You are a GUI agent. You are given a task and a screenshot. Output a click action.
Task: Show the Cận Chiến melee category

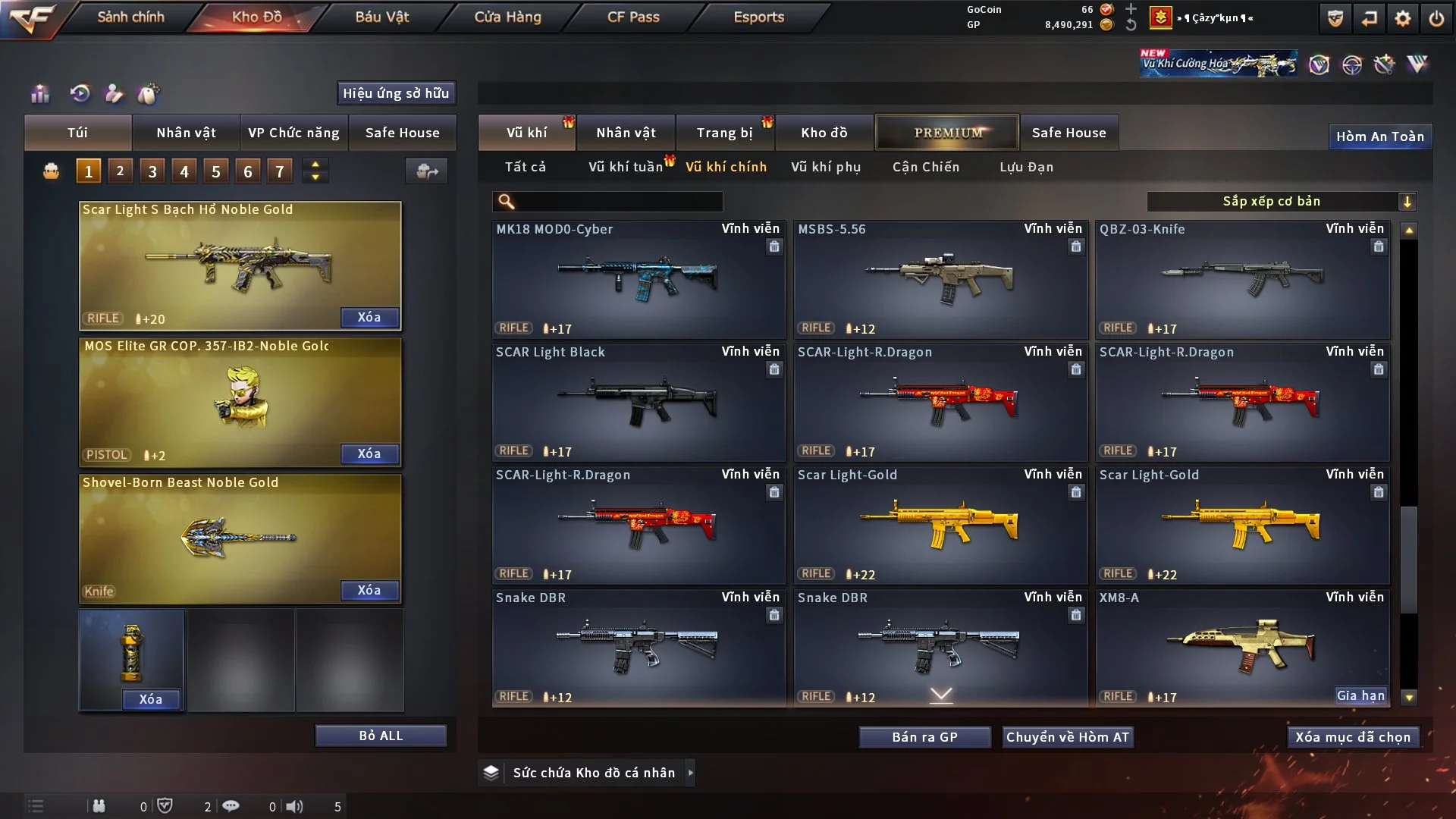click(x=925, y=167)
